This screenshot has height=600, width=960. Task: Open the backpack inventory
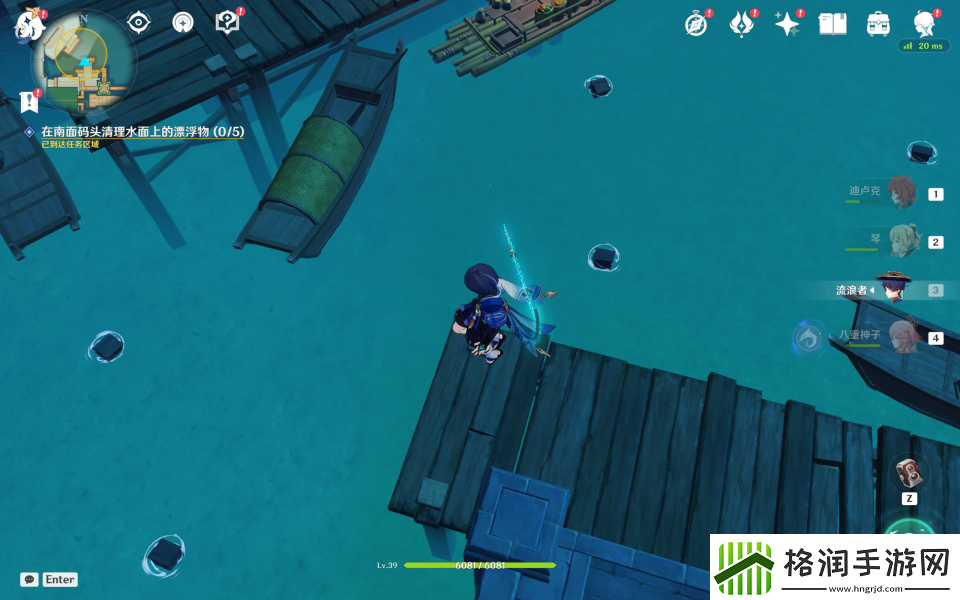point(878,24)
